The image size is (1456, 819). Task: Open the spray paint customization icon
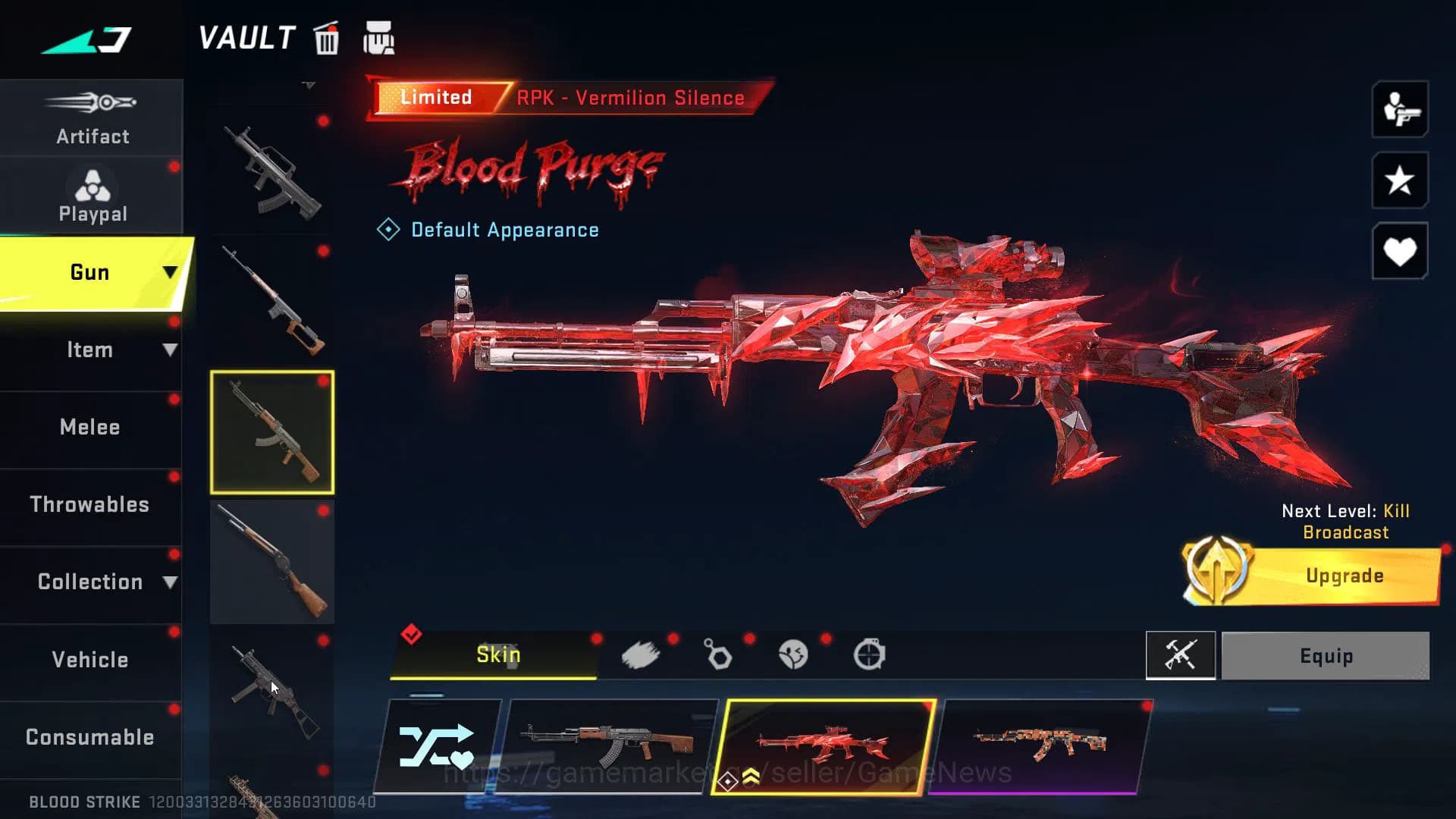(642, 654)
